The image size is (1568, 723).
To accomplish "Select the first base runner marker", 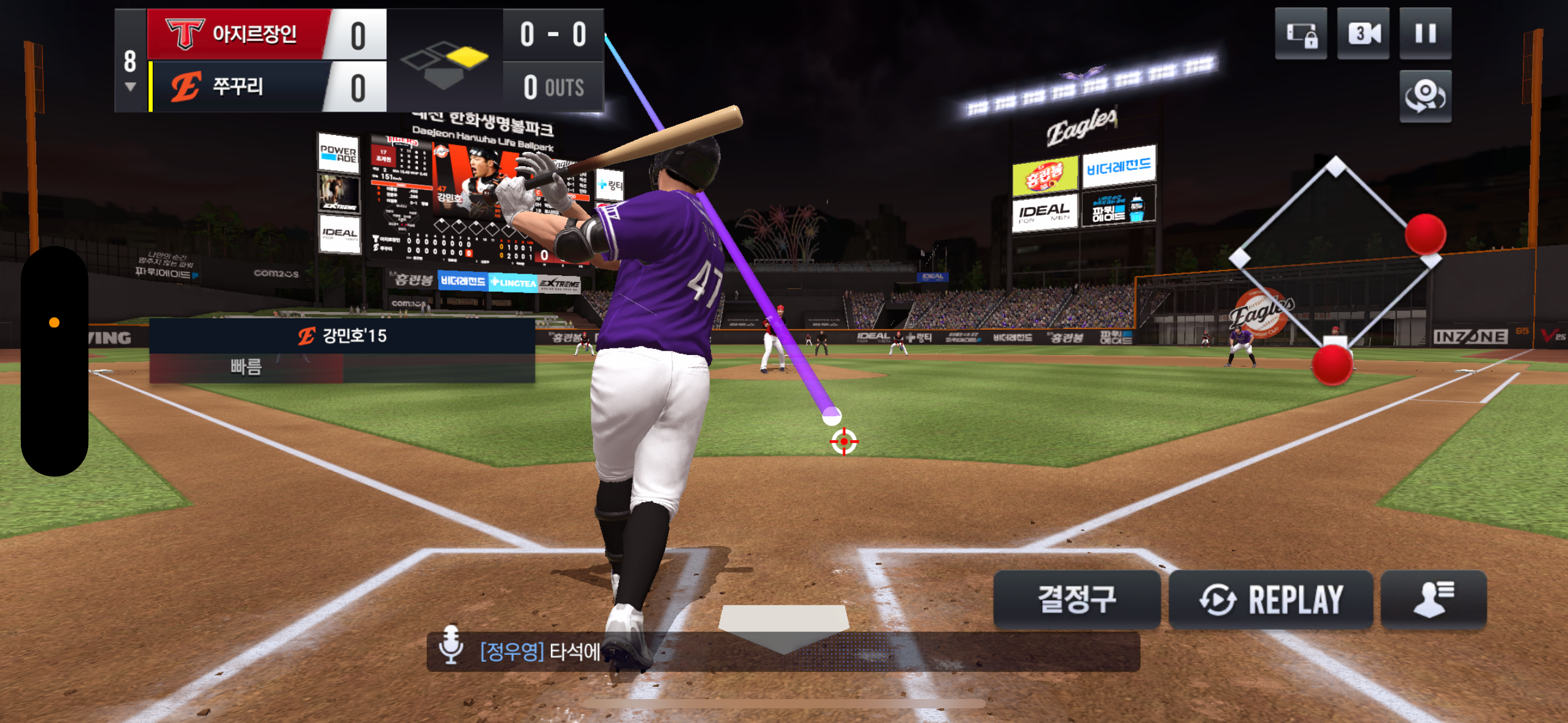I will (1425, 234).
